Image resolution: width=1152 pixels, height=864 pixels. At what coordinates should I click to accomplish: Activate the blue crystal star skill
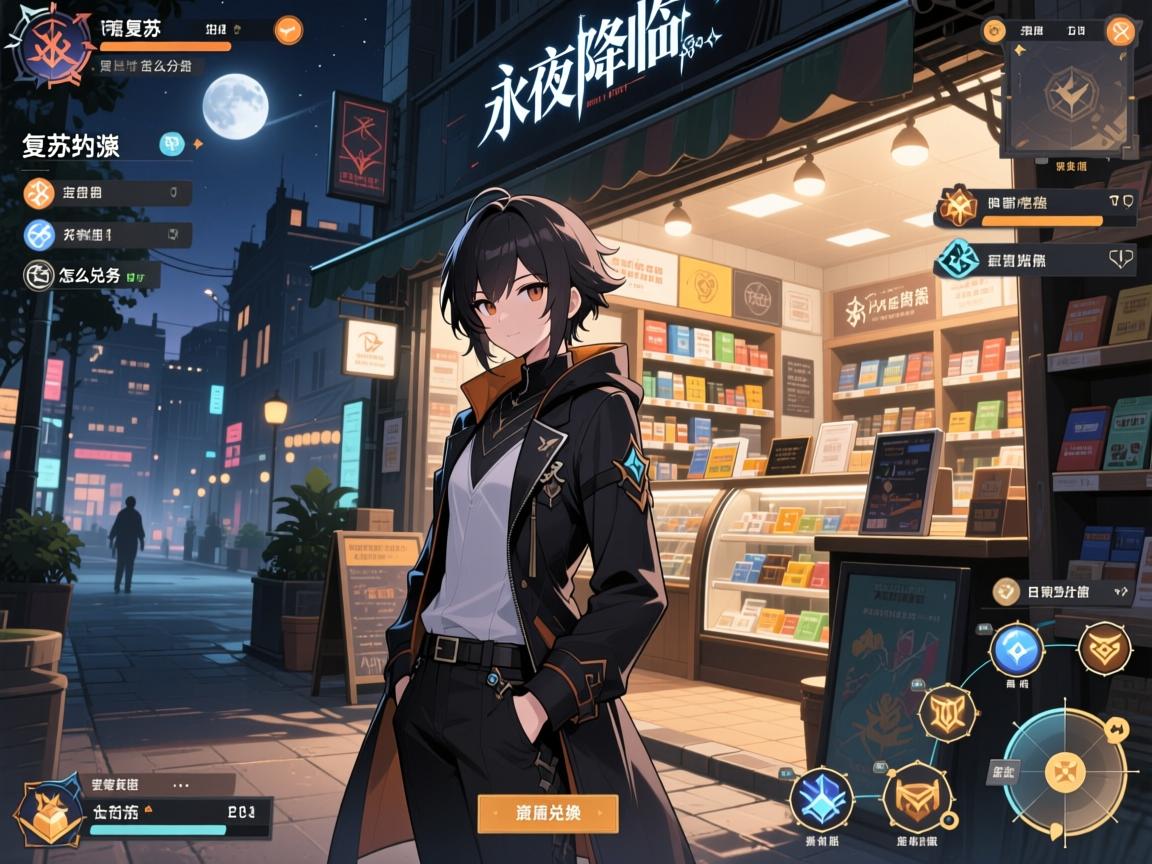point(821,799)
